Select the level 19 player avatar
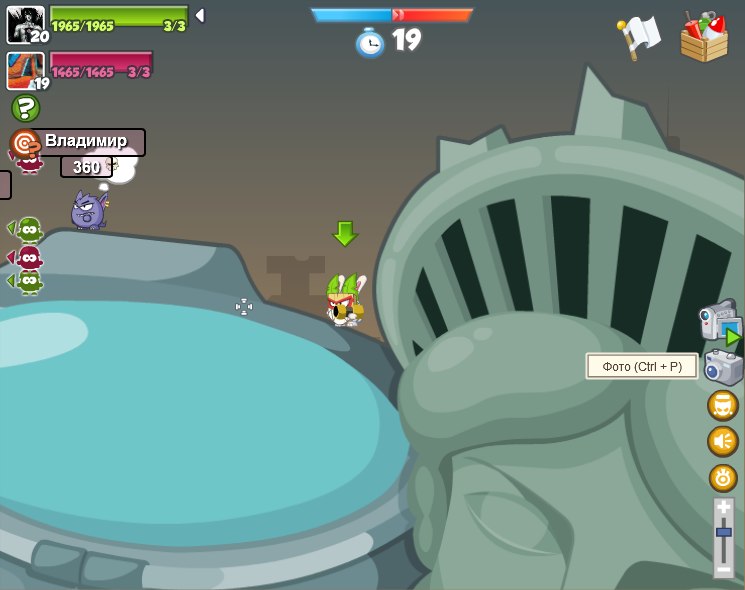 point(26,71)
